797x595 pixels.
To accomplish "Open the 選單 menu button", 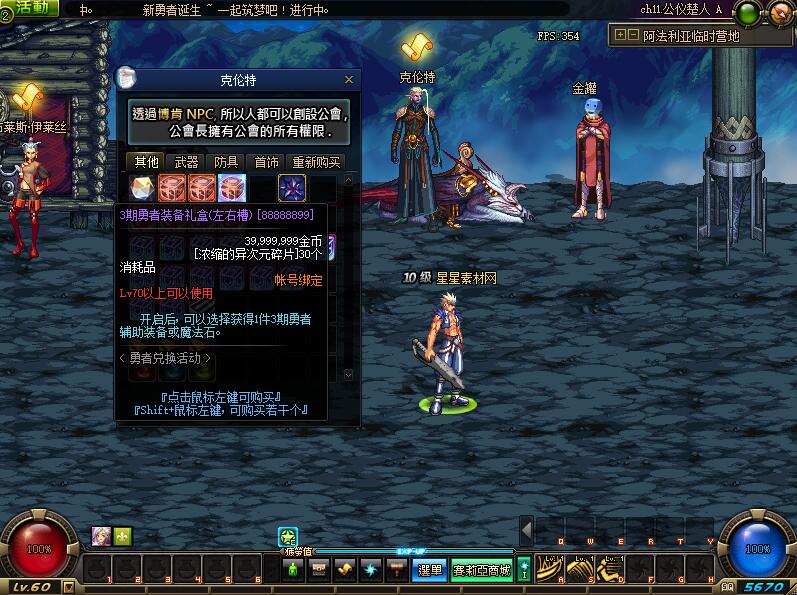I will (x=430, y=570).
